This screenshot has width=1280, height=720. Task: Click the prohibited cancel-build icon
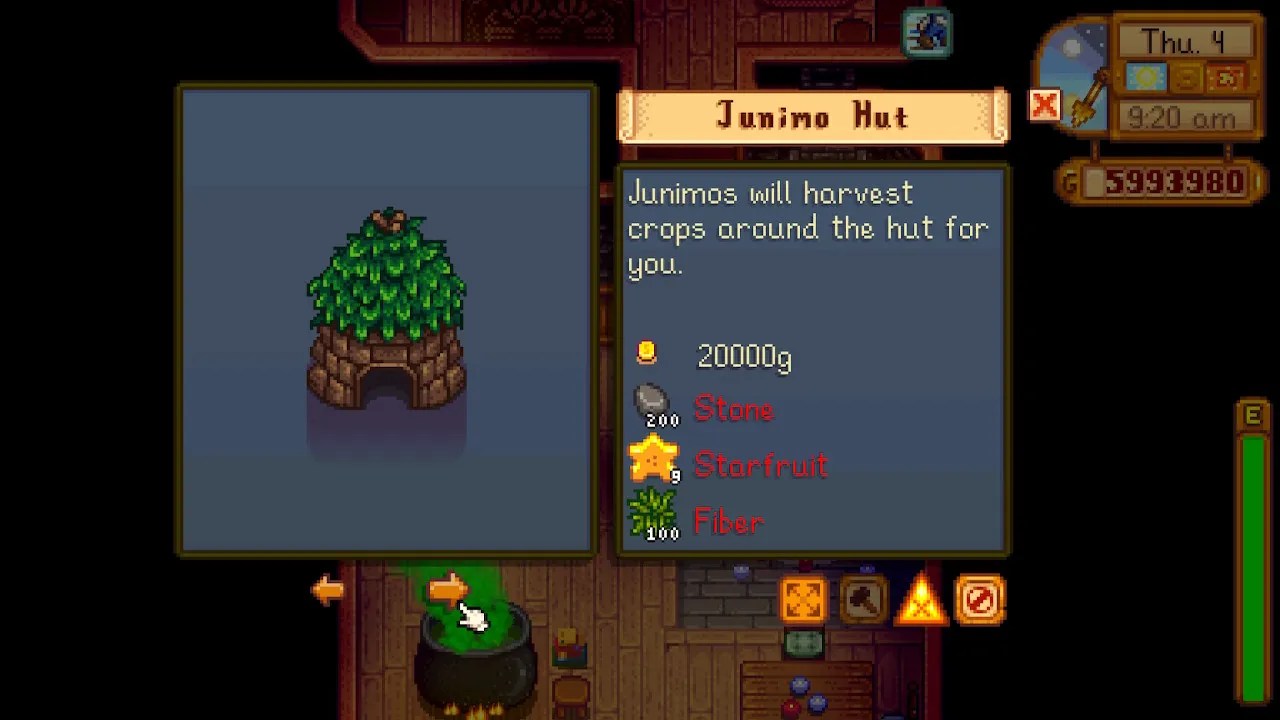(979, 600)
